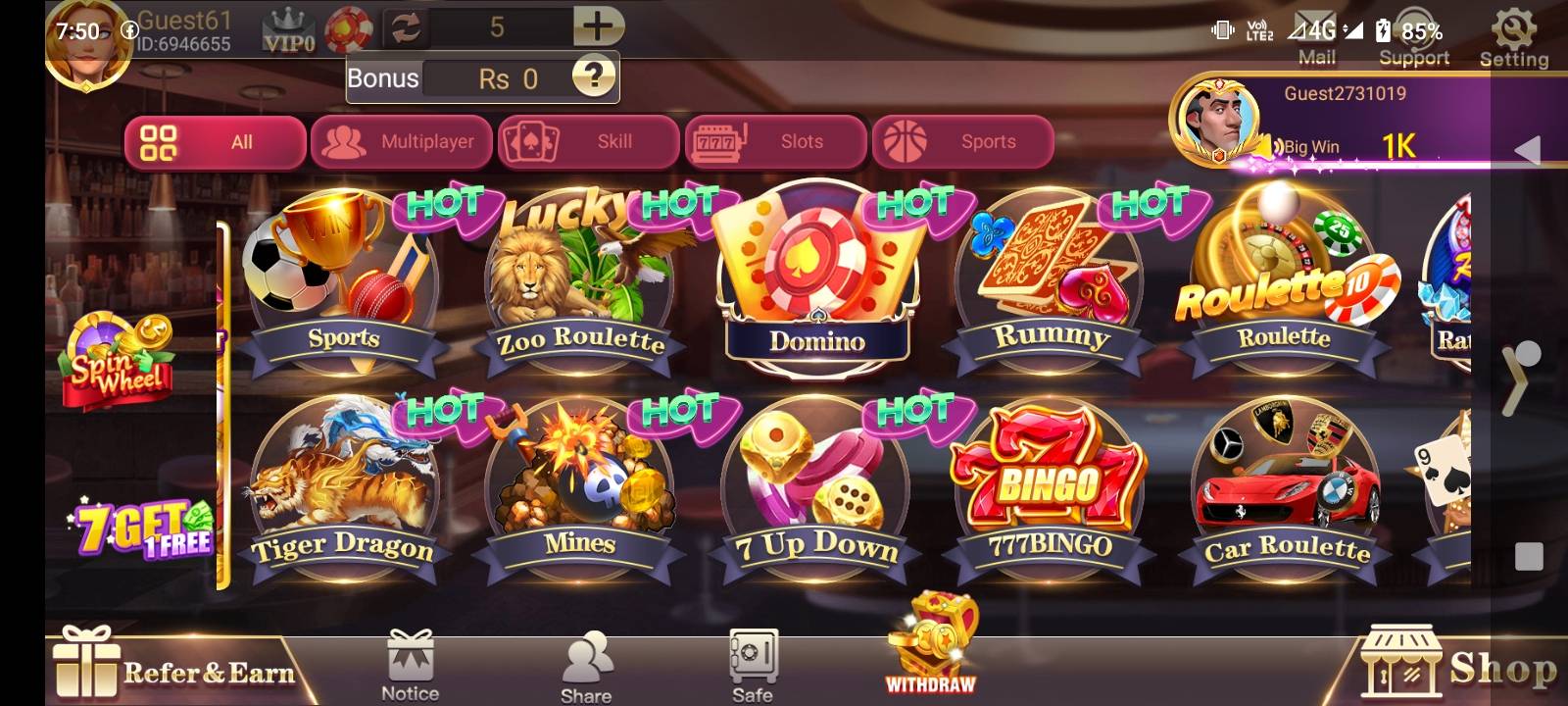Switch to the Multiplayer category tab
1568x706 pixels.
click(401, 141)
